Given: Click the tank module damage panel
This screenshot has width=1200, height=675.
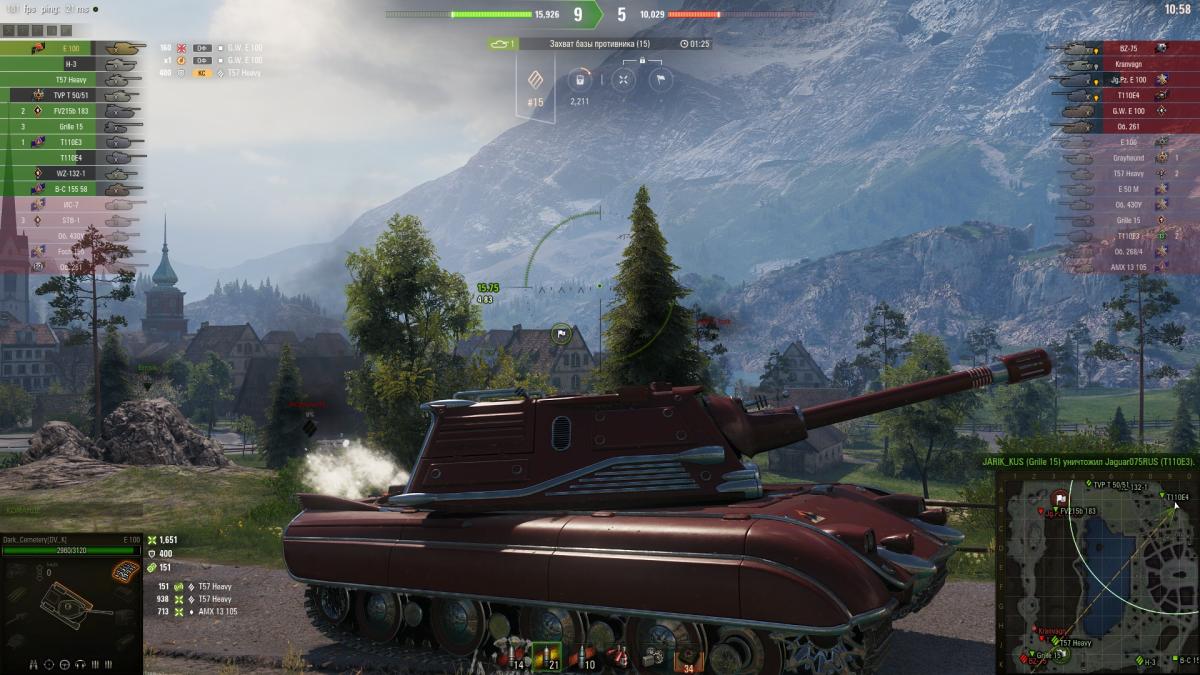Looking at the screenshot, I should 70,600.
